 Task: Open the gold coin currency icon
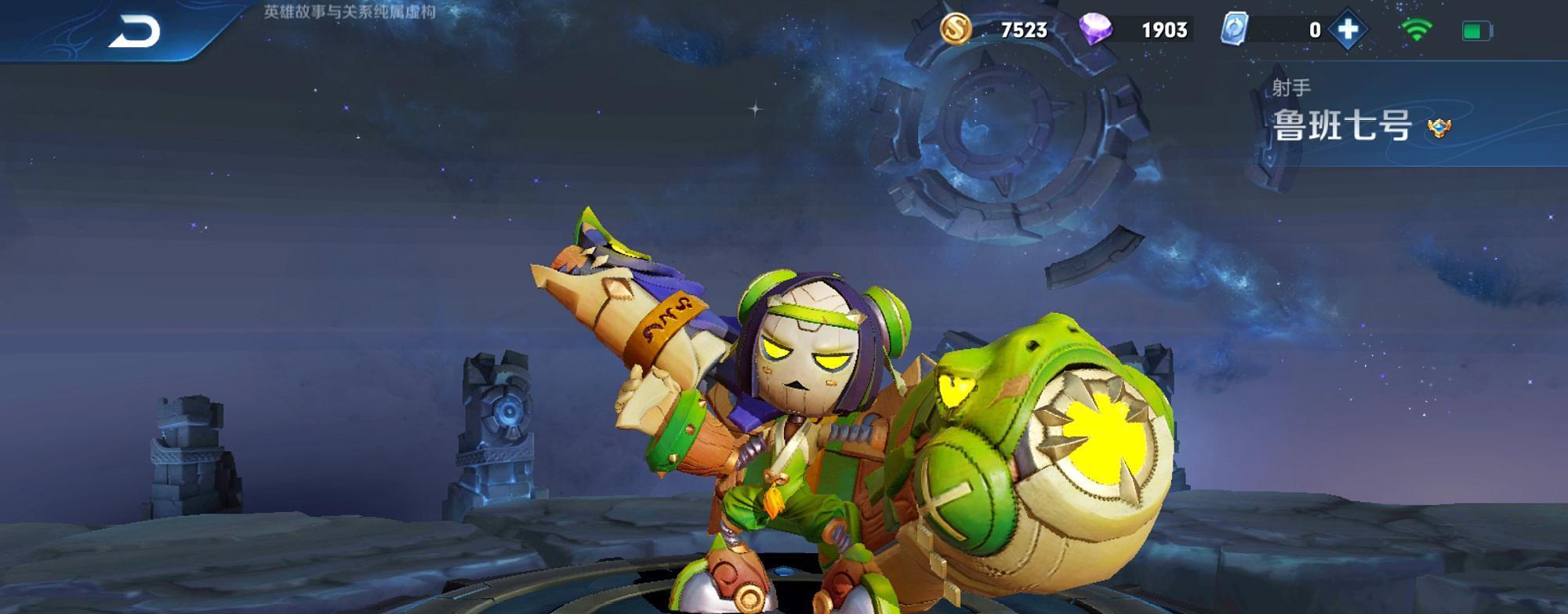pyautogui.click(x=956, y=30)
